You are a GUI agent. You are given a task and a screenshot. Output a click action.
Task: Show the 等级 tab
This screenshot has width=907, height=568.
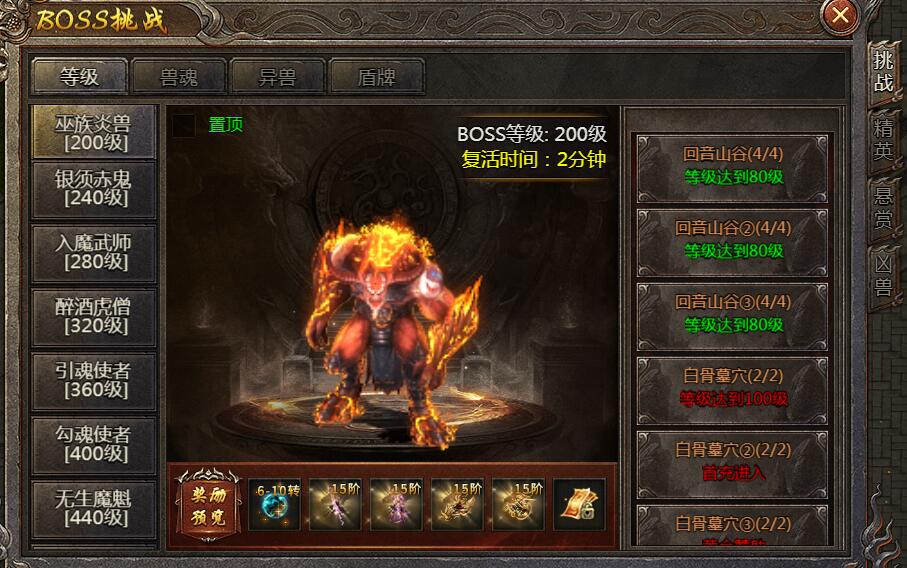point(80,76)
